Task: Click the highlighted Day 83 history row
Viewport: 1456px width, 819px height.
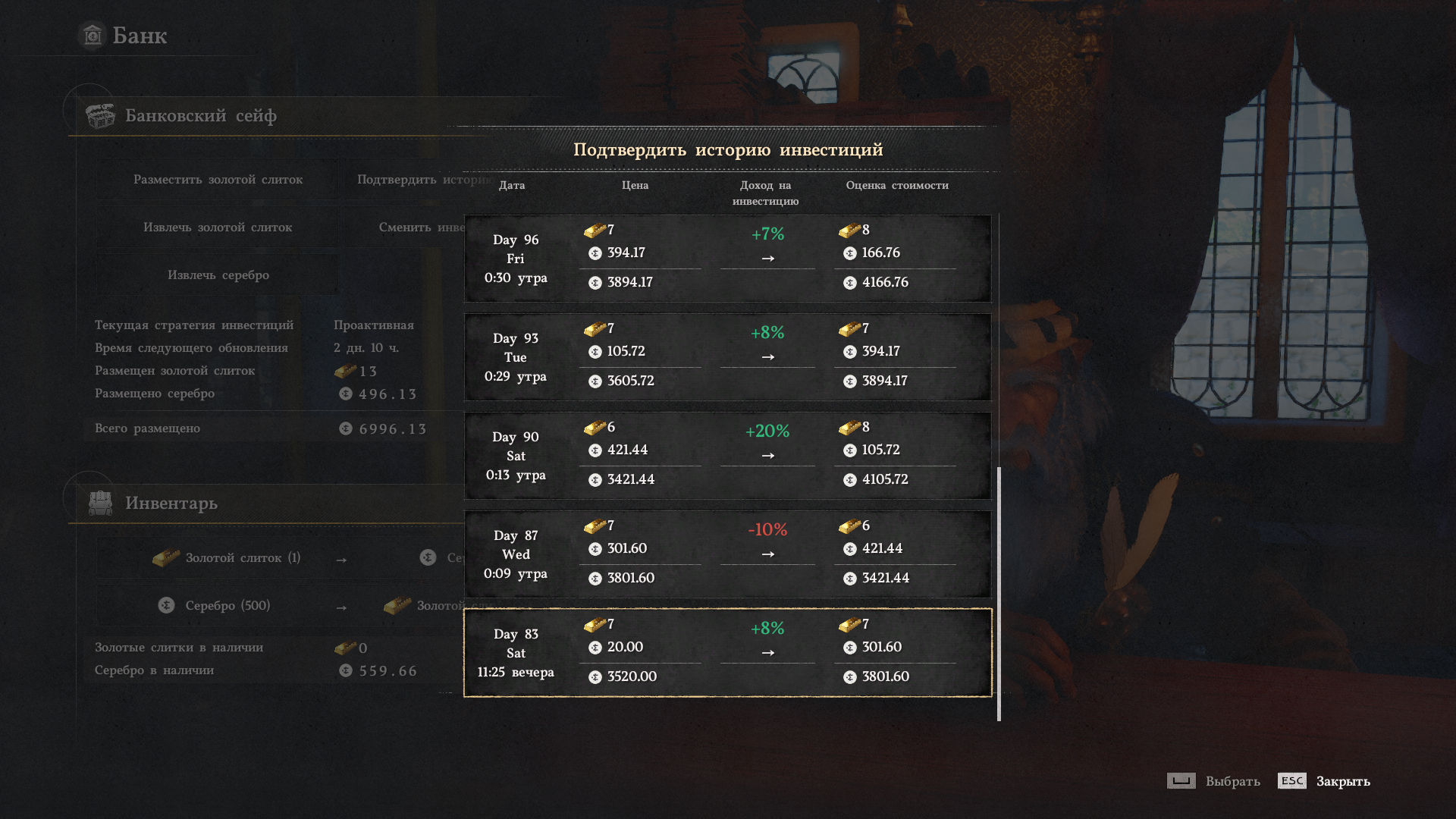Action: point(727,653)
